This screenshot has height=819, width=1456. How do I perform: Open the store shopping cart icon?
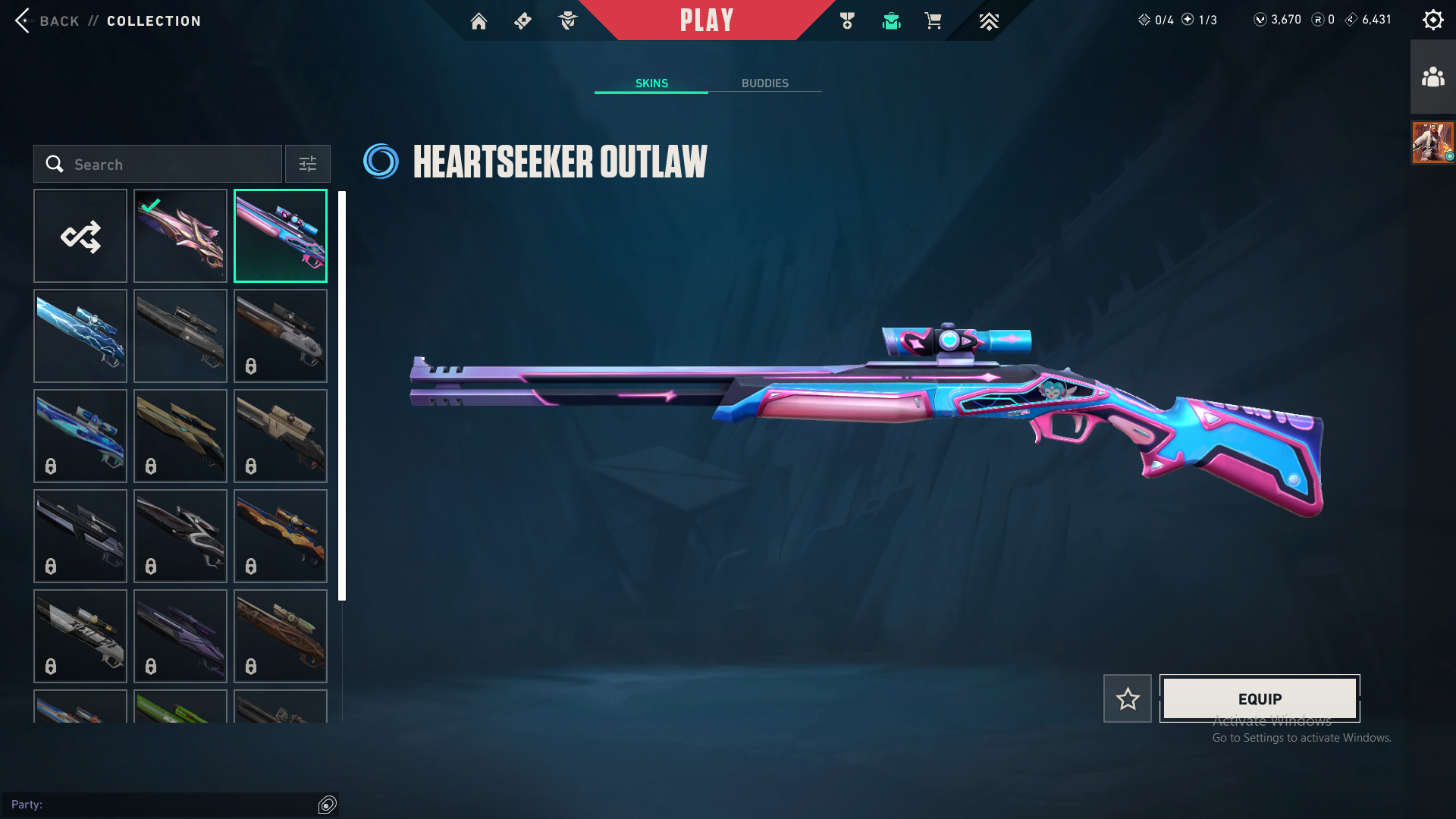[933, 21]
